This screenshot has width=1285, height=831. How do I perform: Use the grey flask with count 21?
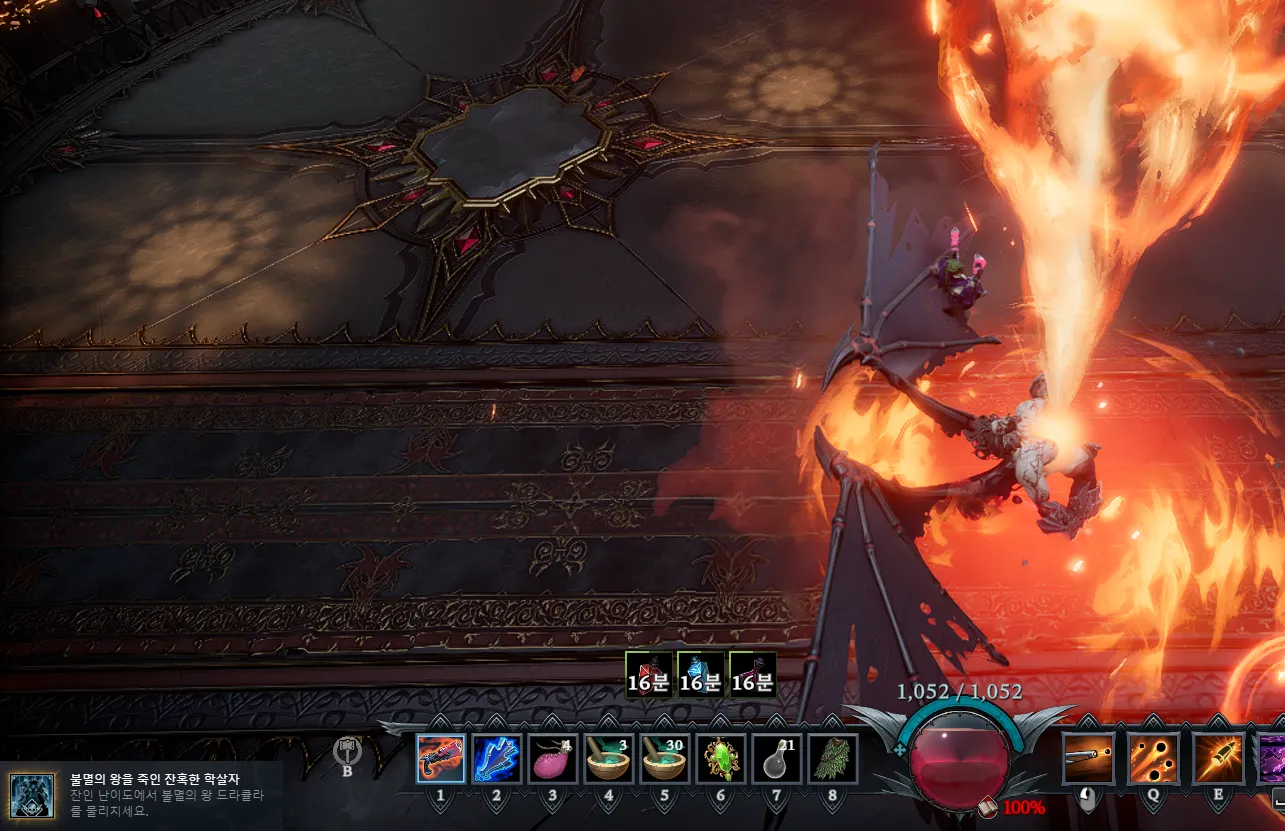777,759
